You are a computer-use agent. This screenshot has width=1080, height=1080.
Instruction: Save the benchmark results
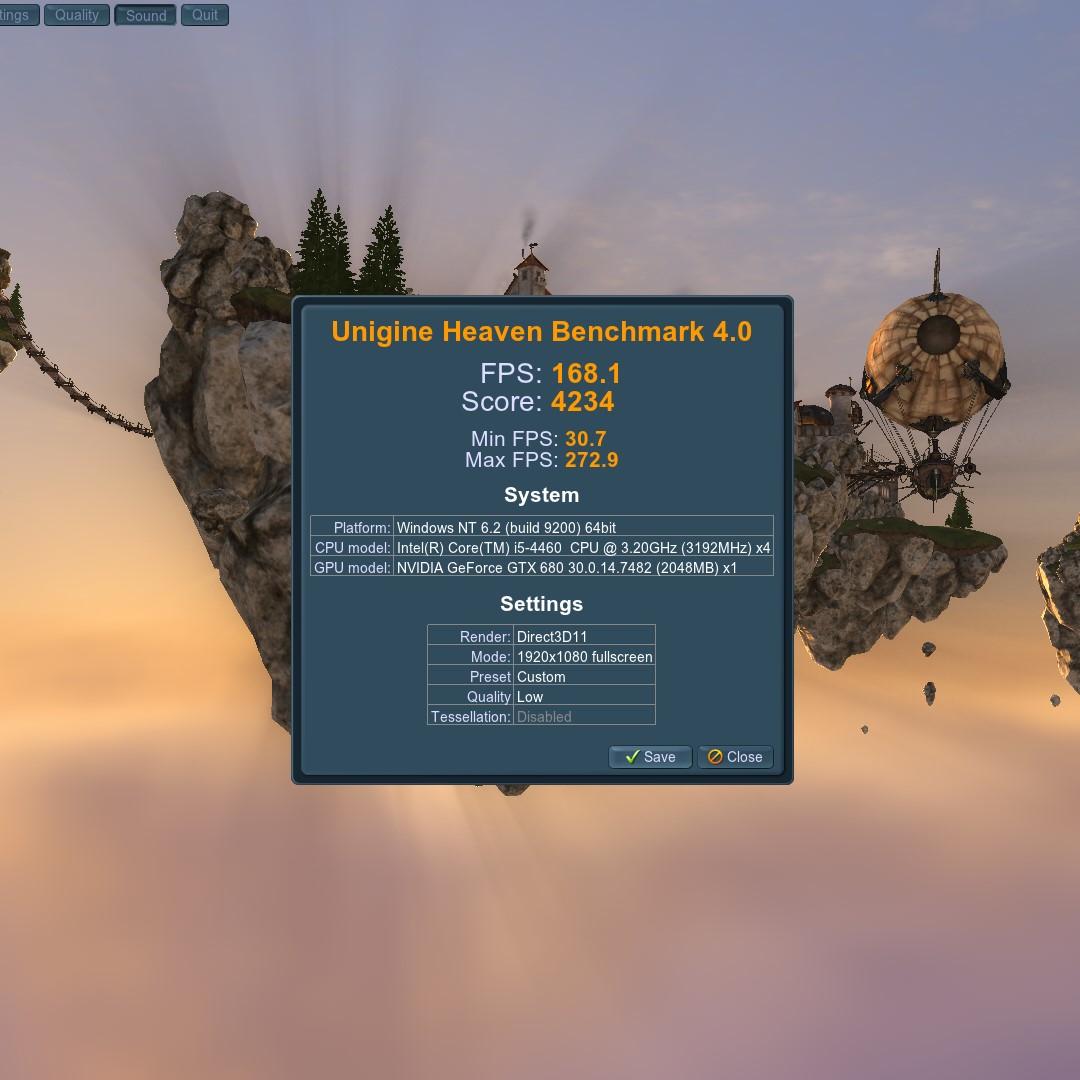pos(650,757)
